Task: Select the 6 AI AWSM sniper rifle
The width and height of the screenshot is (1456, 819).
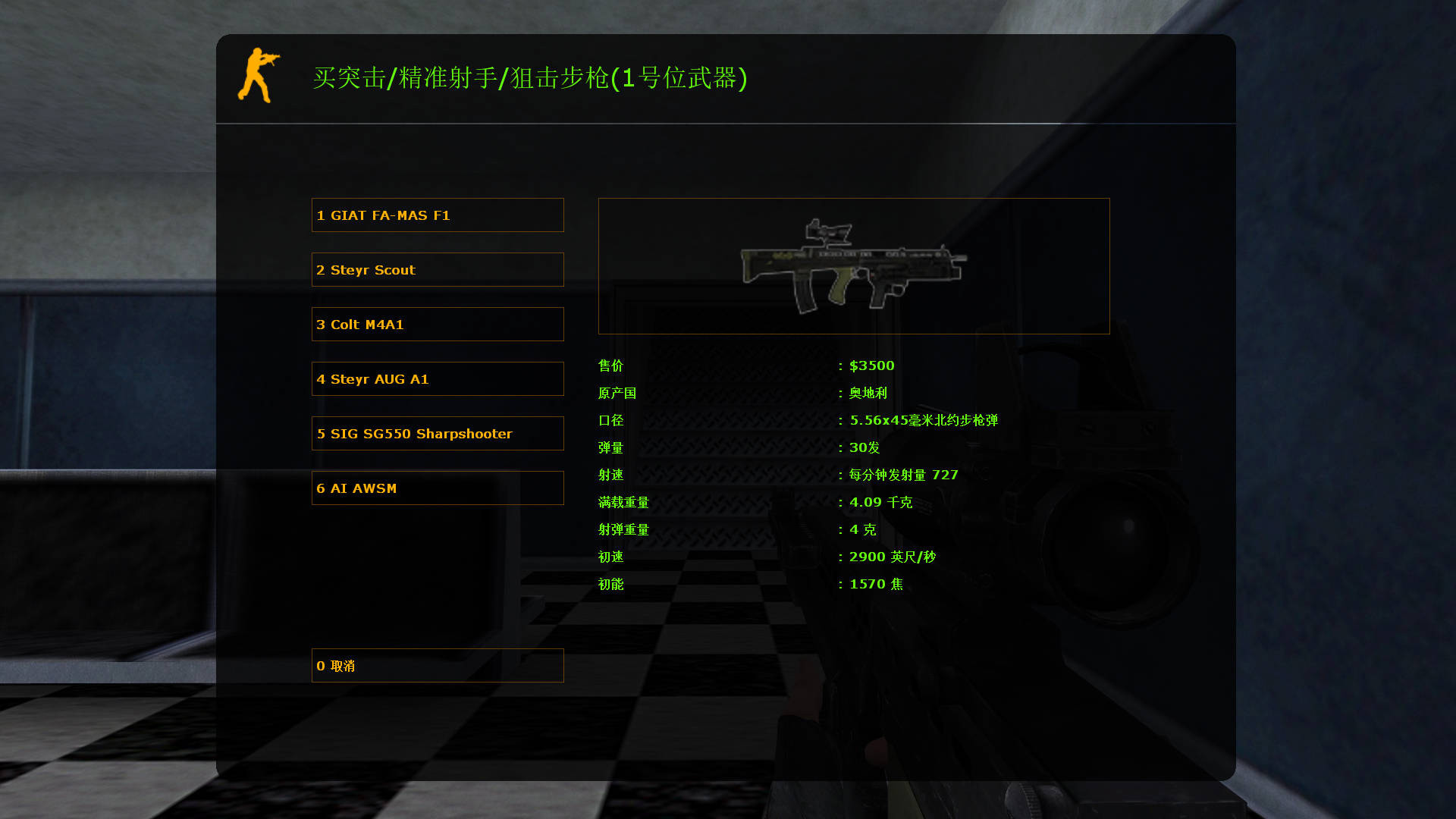Action: tap(438, 488)
